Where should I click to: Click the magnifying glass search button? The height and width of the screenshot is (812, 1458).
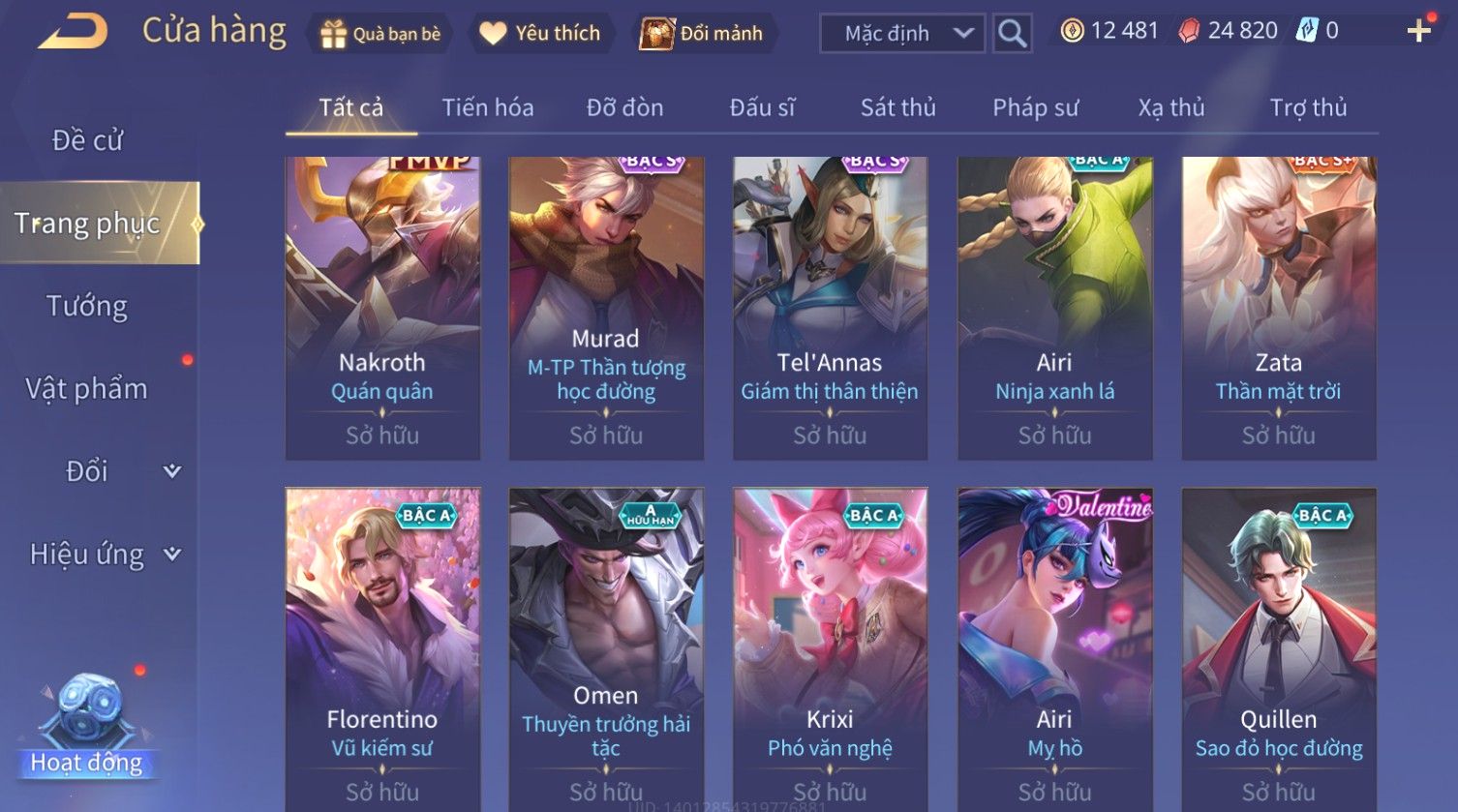[1012, 34]
